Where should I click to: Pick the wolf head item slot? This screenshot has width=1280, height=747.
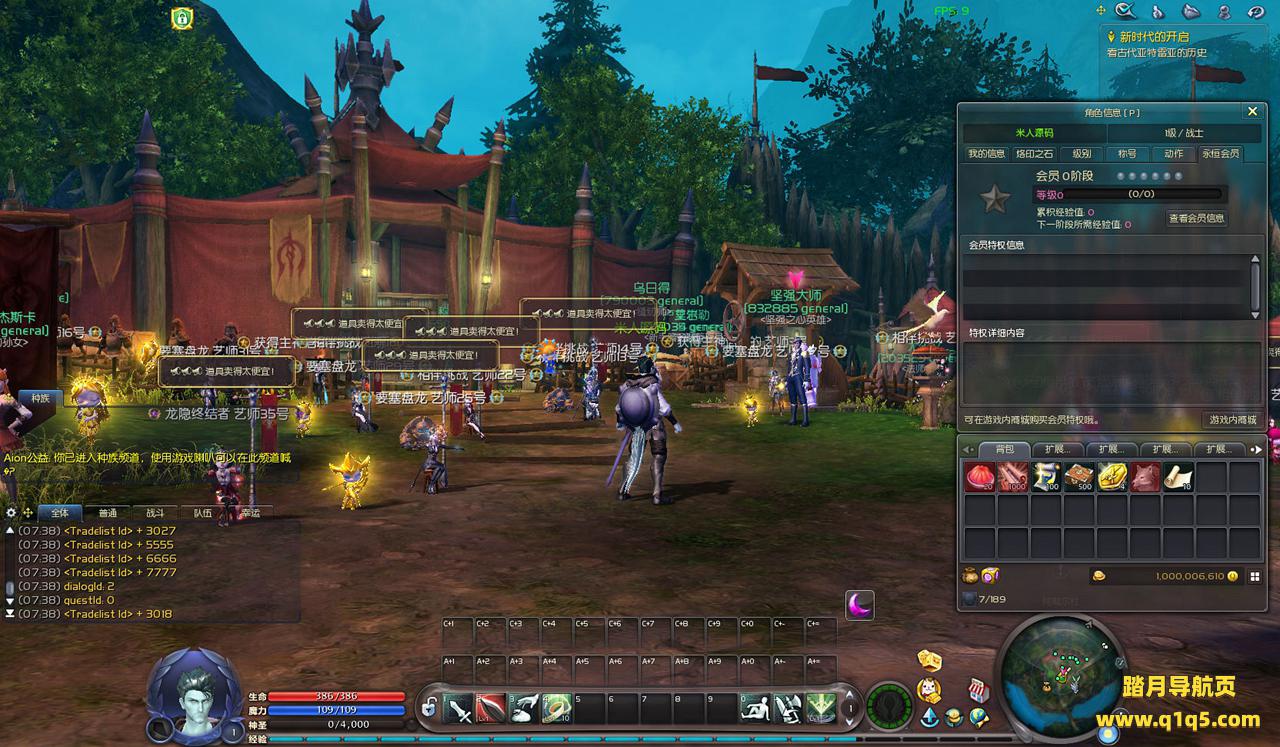[x=1145, y=477]
